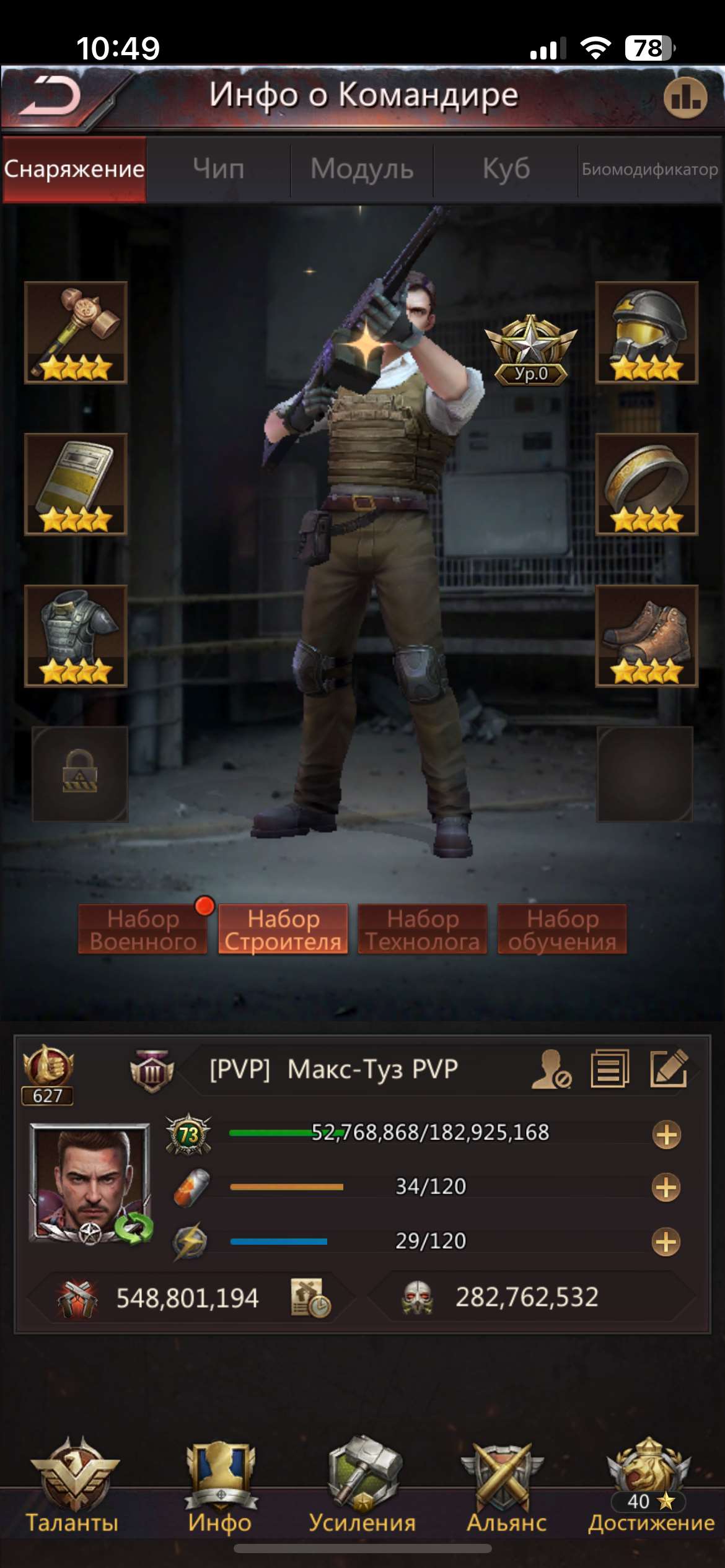Inspect the helmet equipment slot
Viewport: 725px width, 1568px height.
coord(646,333)
